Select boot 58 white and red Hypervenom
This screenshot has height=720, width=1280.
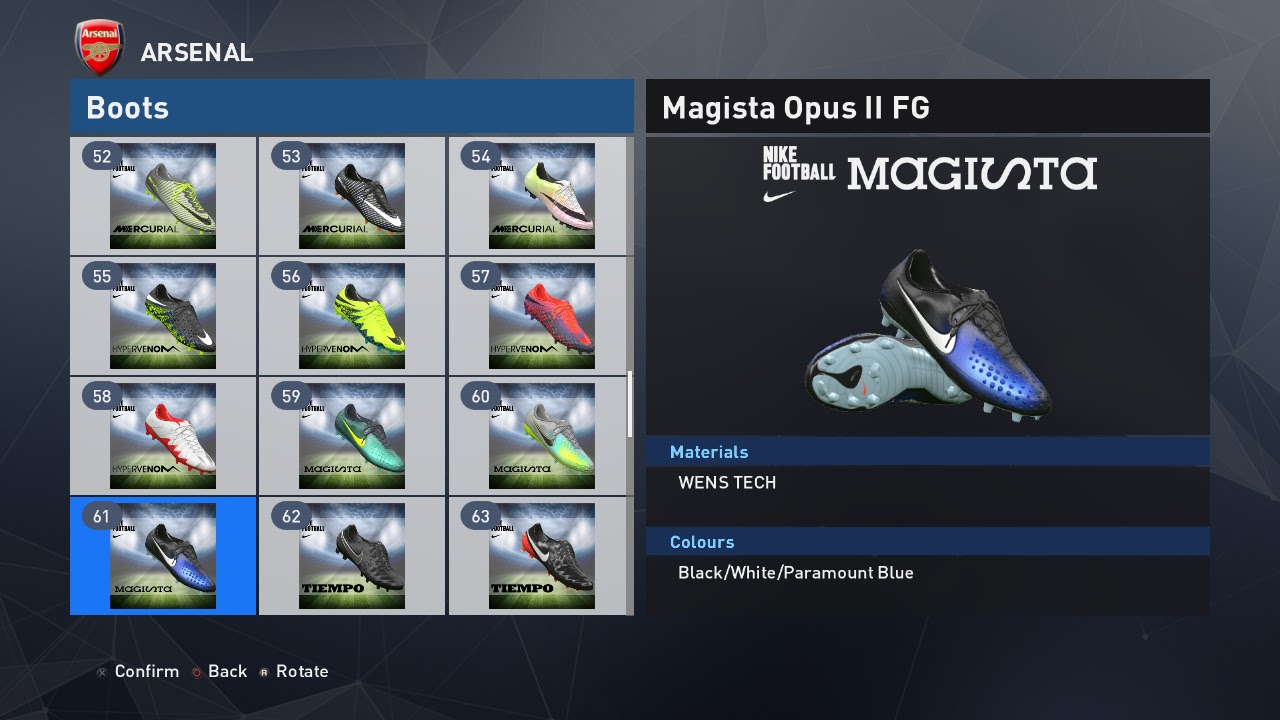click(163, 436)
